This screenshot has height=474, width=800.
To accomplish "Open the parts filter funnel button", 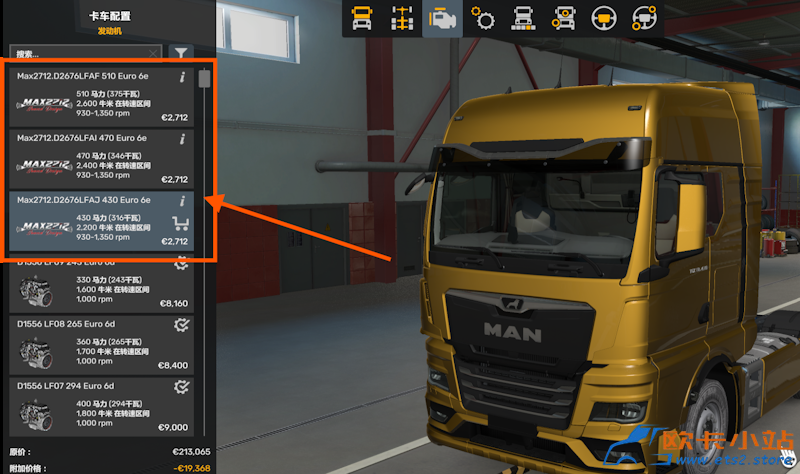I will pyautogui.click(x=180, y=54).
